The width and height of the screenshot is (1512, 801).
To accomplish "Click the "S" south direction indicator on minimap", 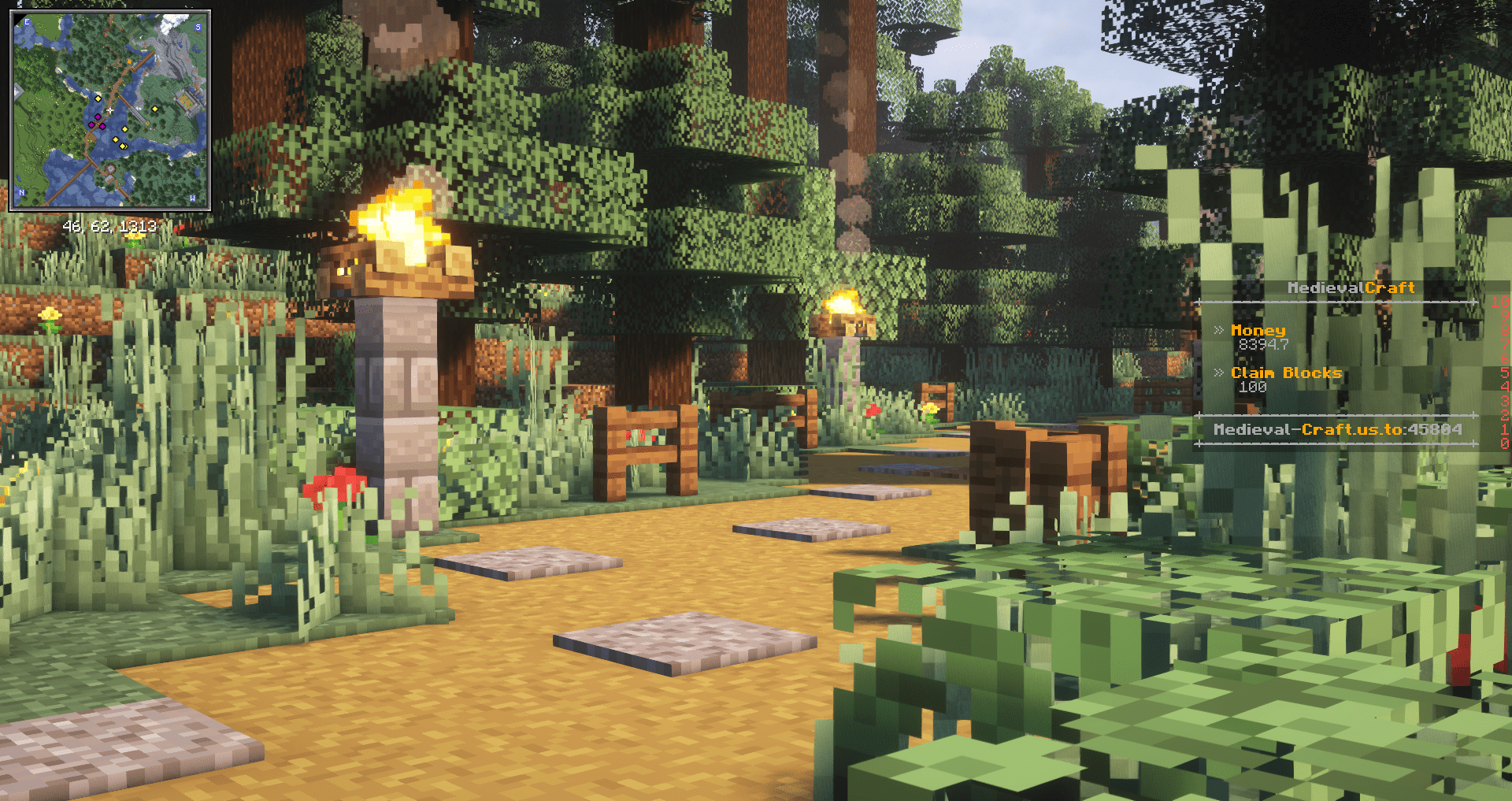I will point(198,27).
